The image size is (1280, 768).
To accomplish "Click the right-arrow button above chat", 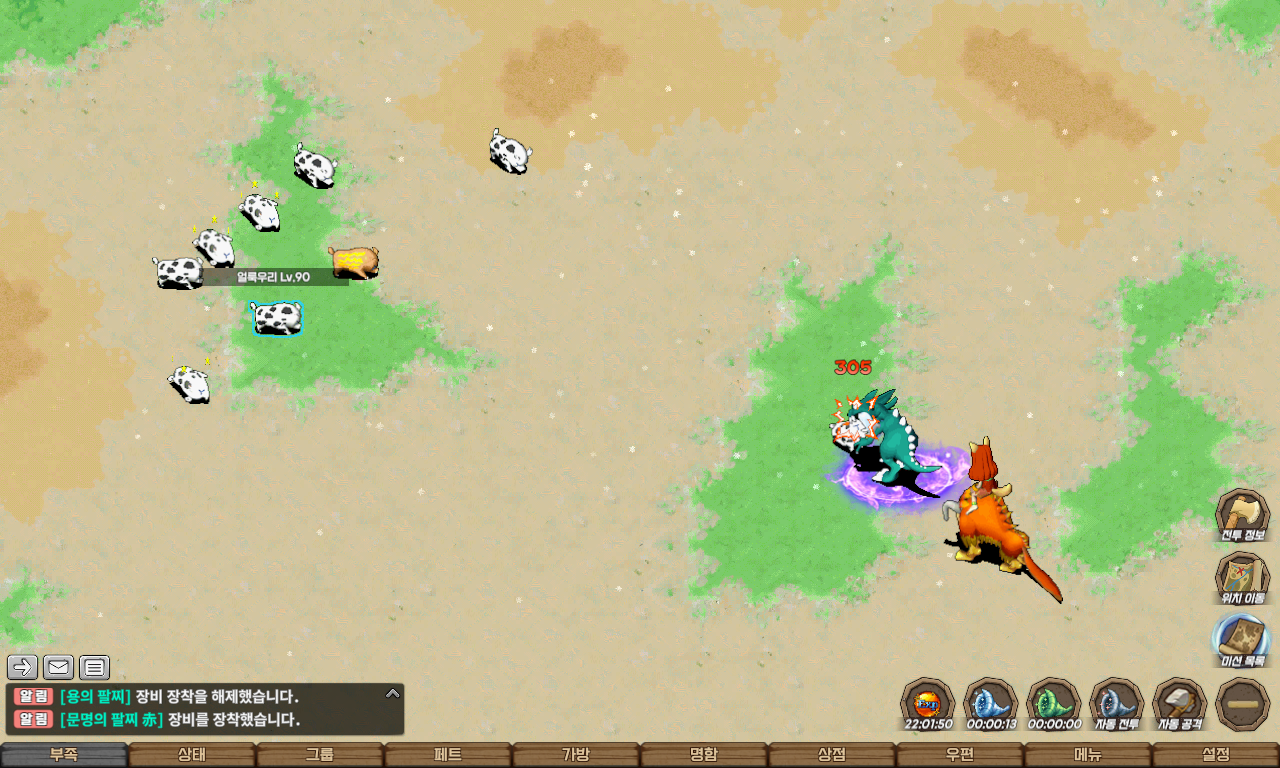I will click(23, 667).
